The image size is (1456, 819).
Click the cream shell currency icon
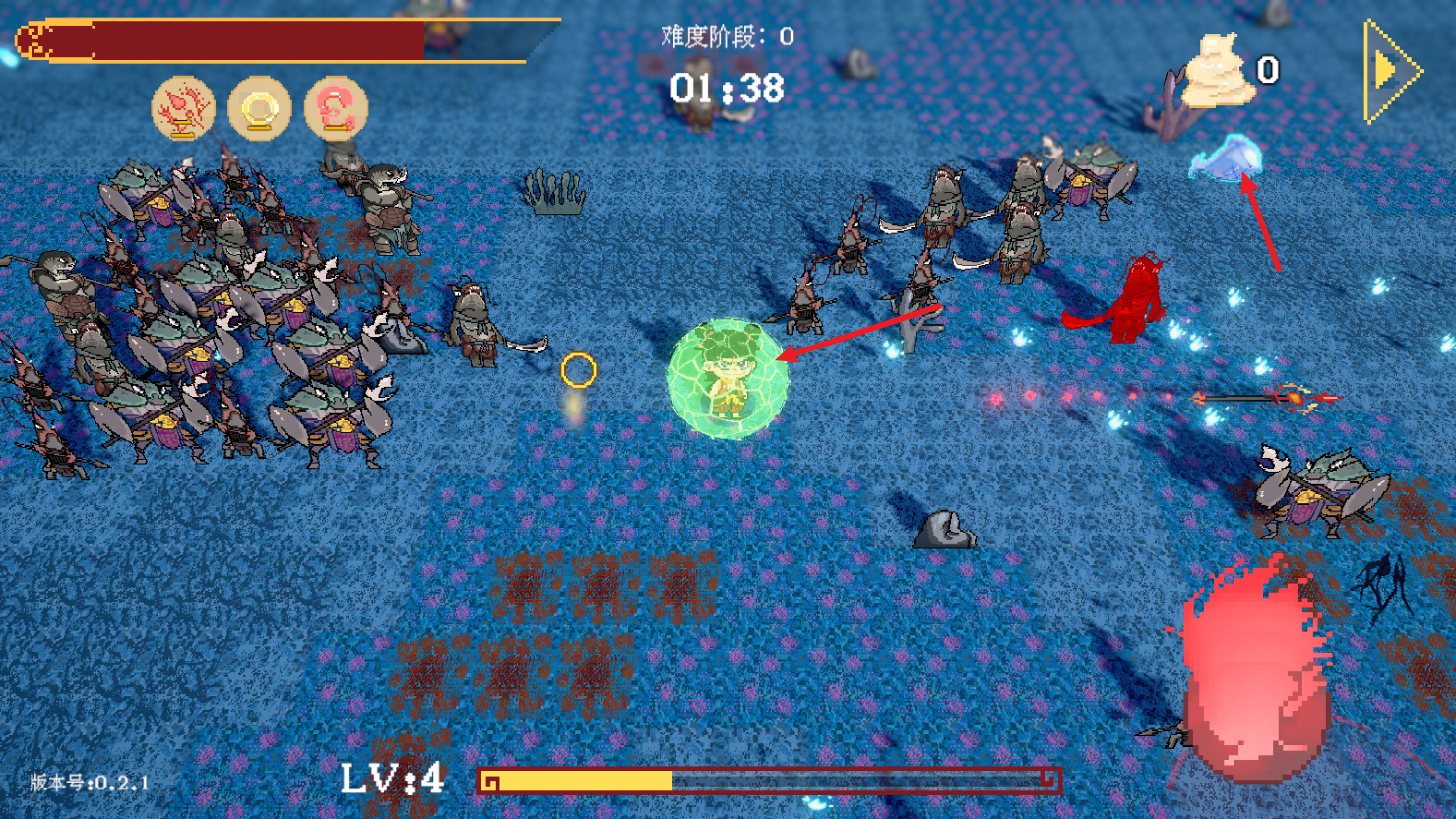pos(1217,71)
